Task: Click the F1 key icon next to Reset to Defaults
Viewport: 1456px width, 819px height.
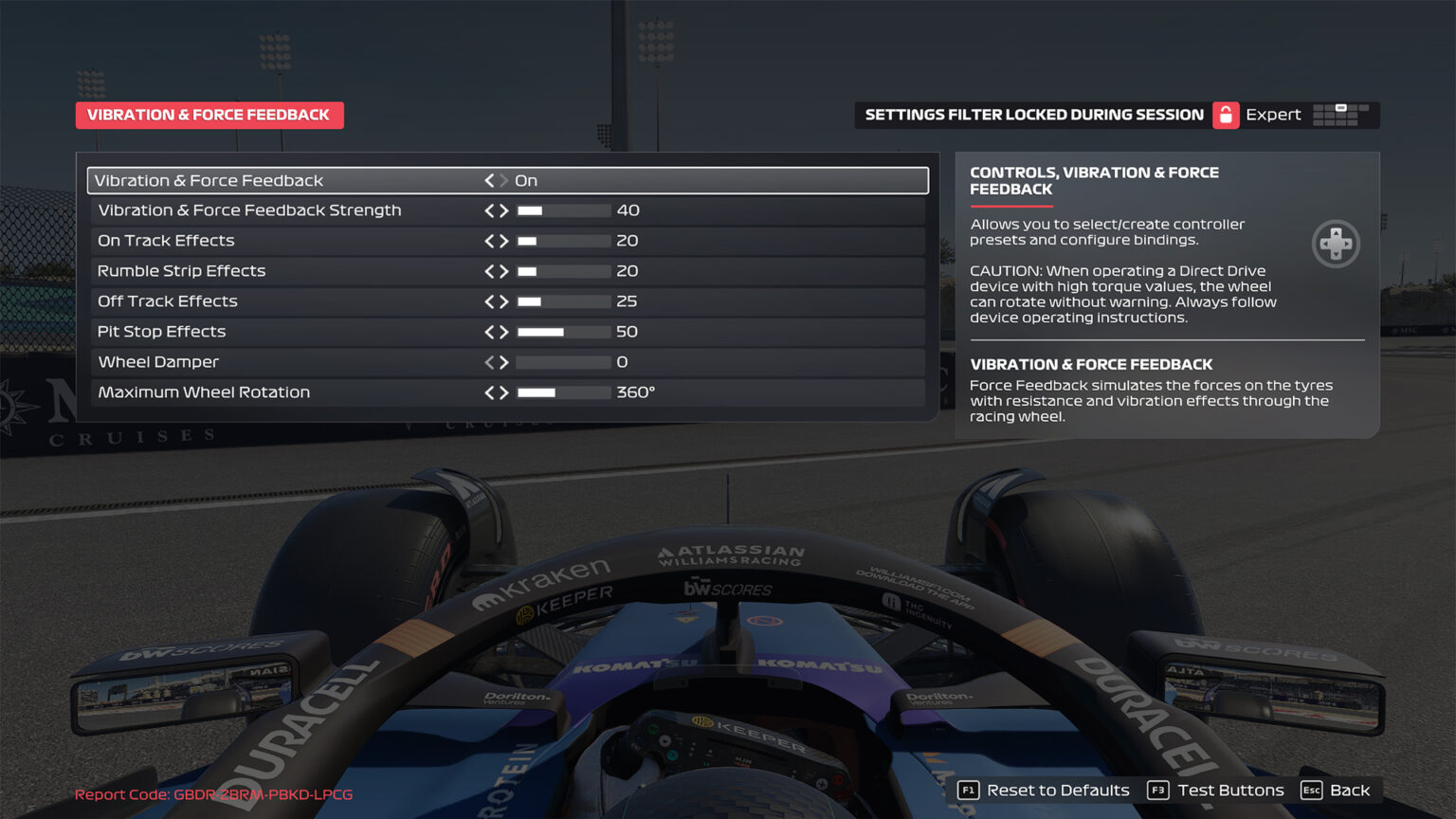Action: pyautogui.click(x=968, y=790)
